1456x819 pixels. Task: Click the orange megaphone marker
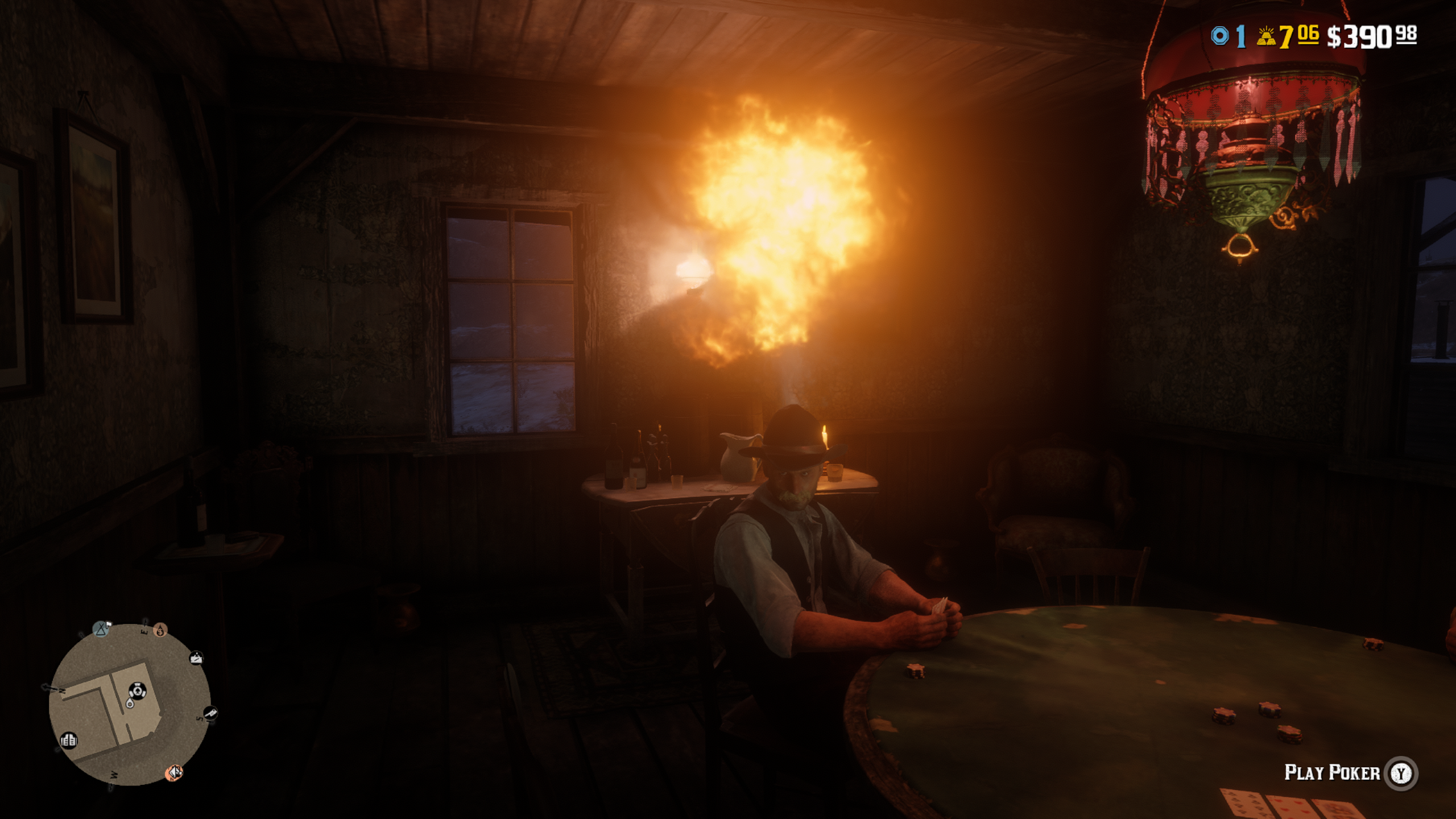pyautogui.click(x=174, y=772)
